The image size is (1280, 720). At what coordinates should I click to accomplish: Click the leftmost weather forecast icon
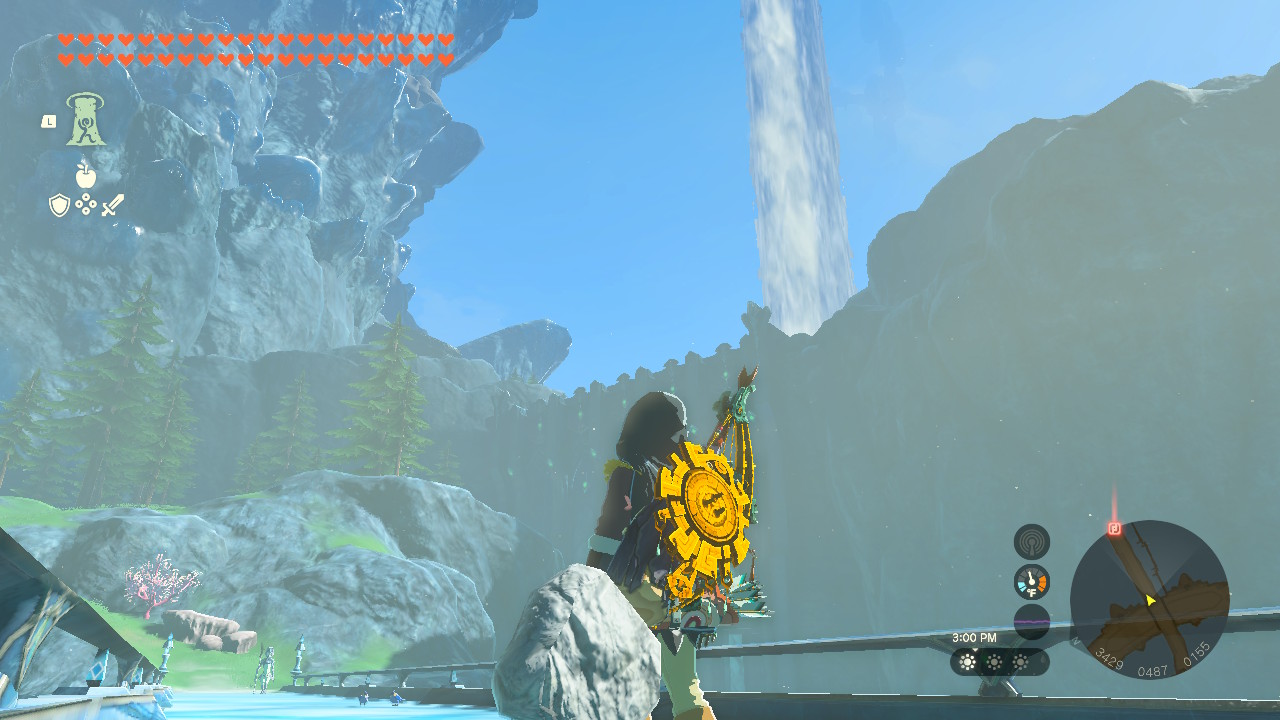click(x=967, y=660)
